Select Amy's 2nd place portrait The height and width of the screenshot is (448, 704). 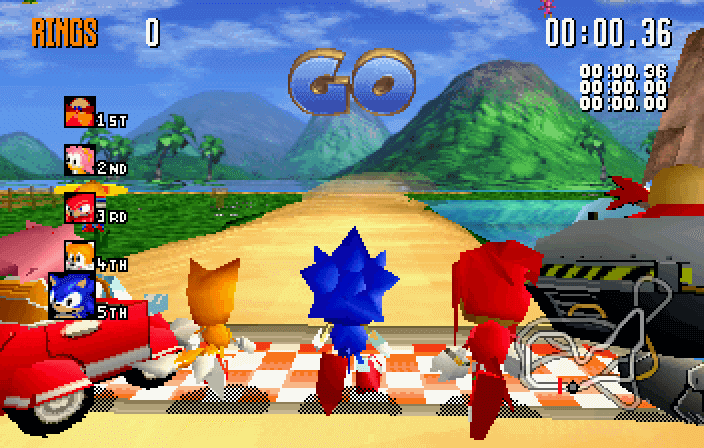(80, 159)
